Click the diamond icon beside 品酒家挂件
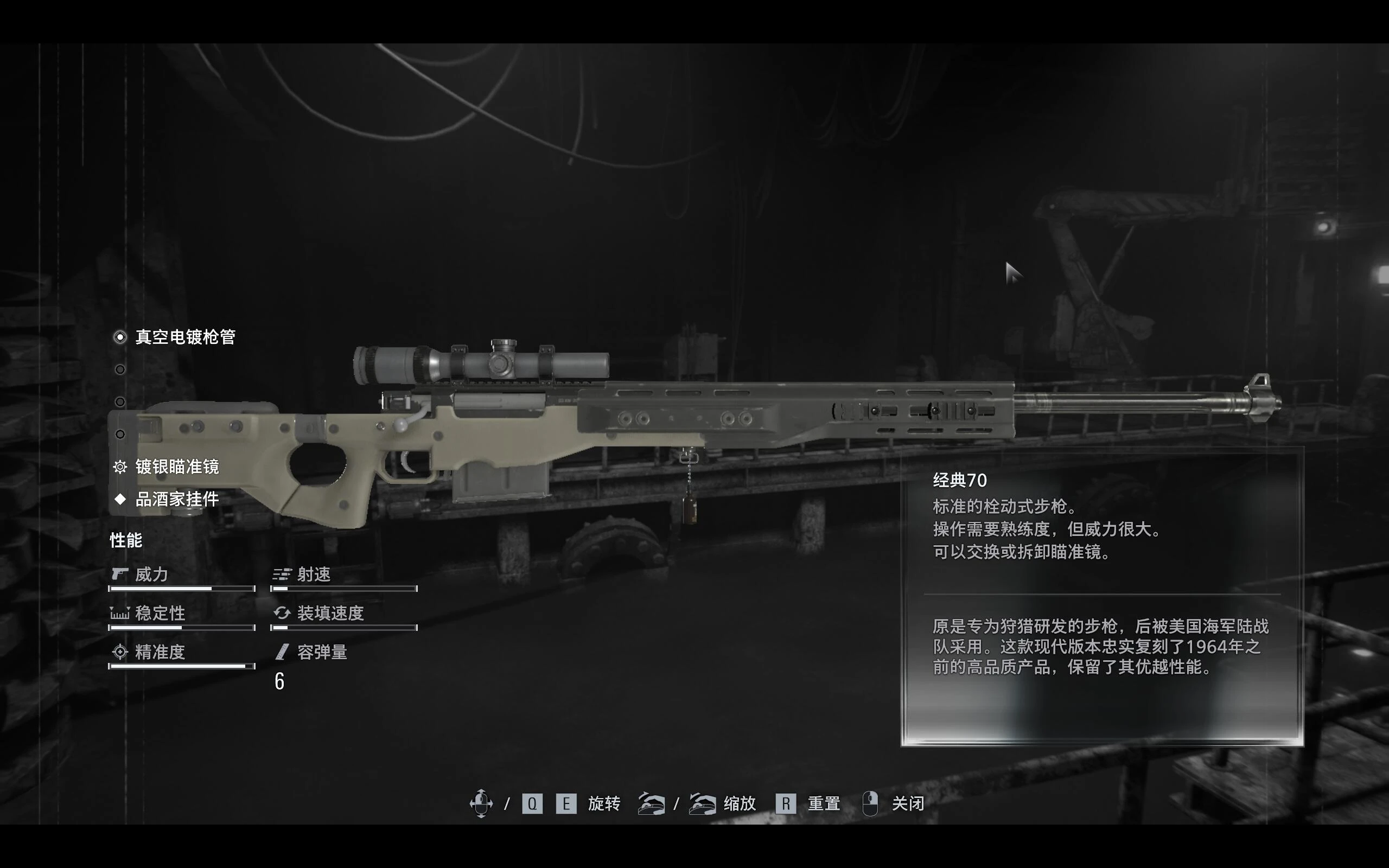Image resolution: width=1389 pixels, height=868 pixels. tap(119, 500)
